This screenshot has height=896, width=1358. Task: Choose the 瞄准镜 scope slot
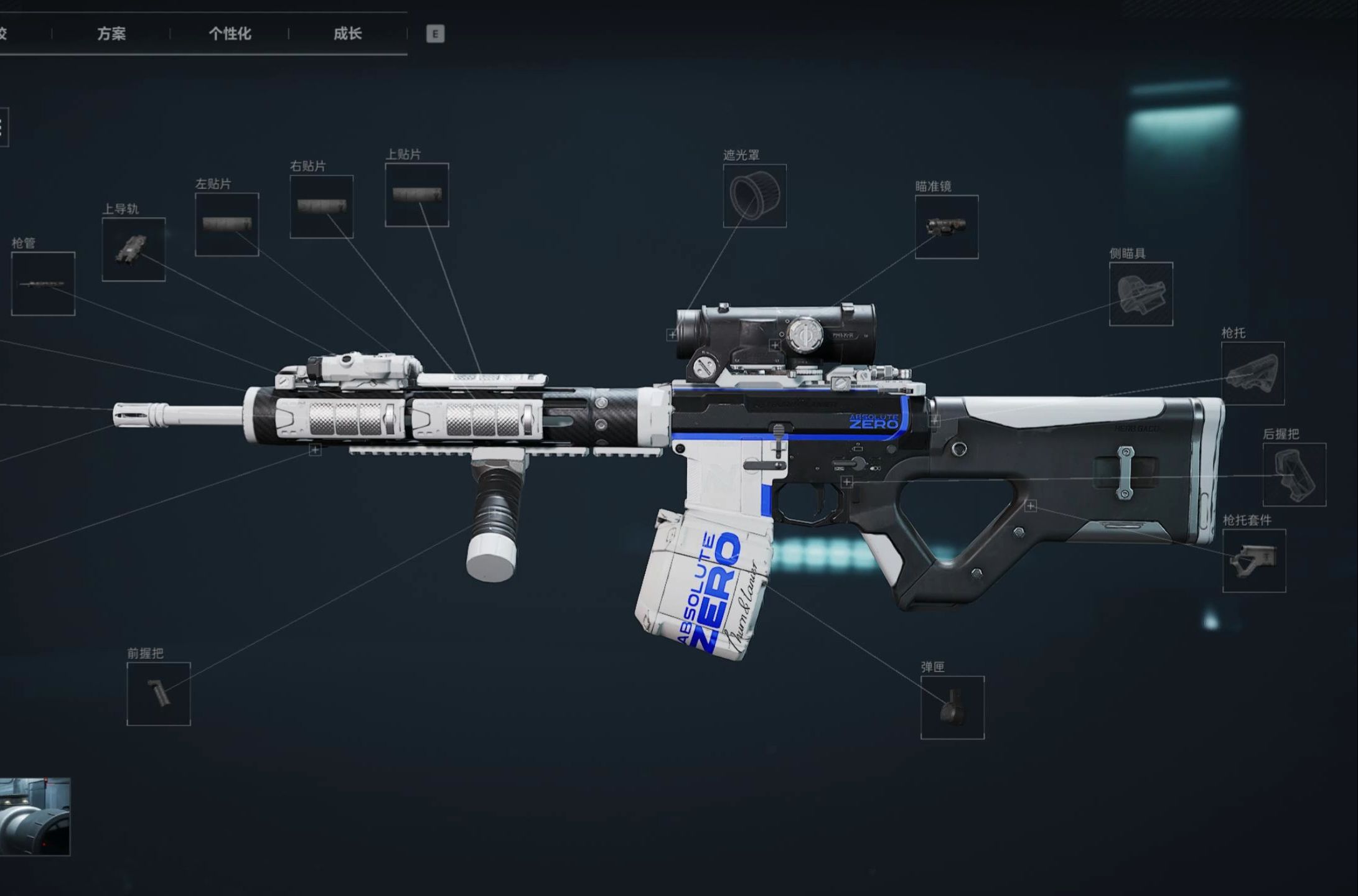coord(946,227)
